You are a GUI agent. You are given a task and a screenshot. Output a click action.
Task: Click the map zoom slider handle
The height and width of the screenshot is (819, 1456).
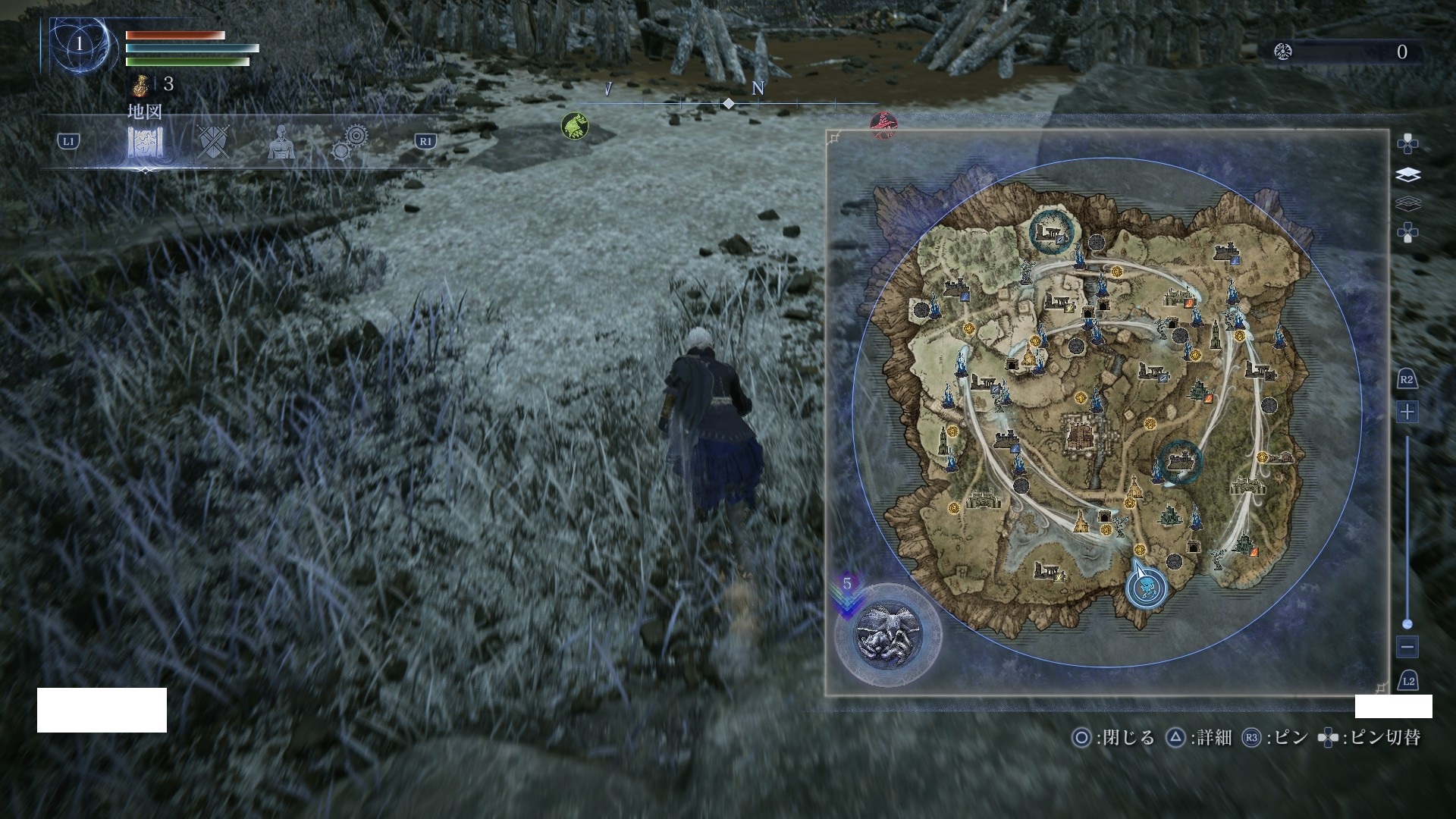[x=1407, y=624]
